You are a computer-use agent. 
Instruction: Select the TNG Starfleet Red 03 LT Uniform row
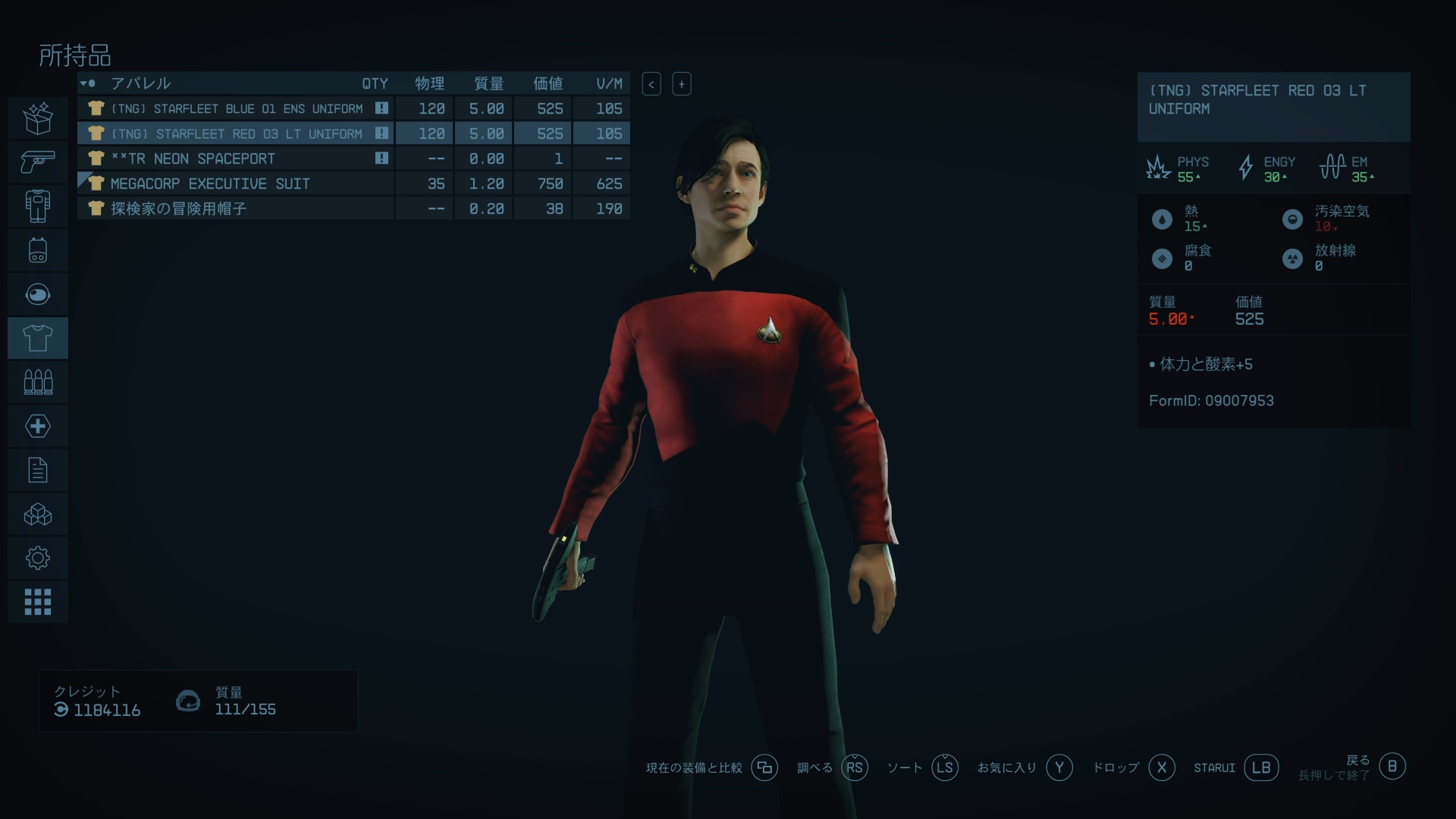pos(237,133)
